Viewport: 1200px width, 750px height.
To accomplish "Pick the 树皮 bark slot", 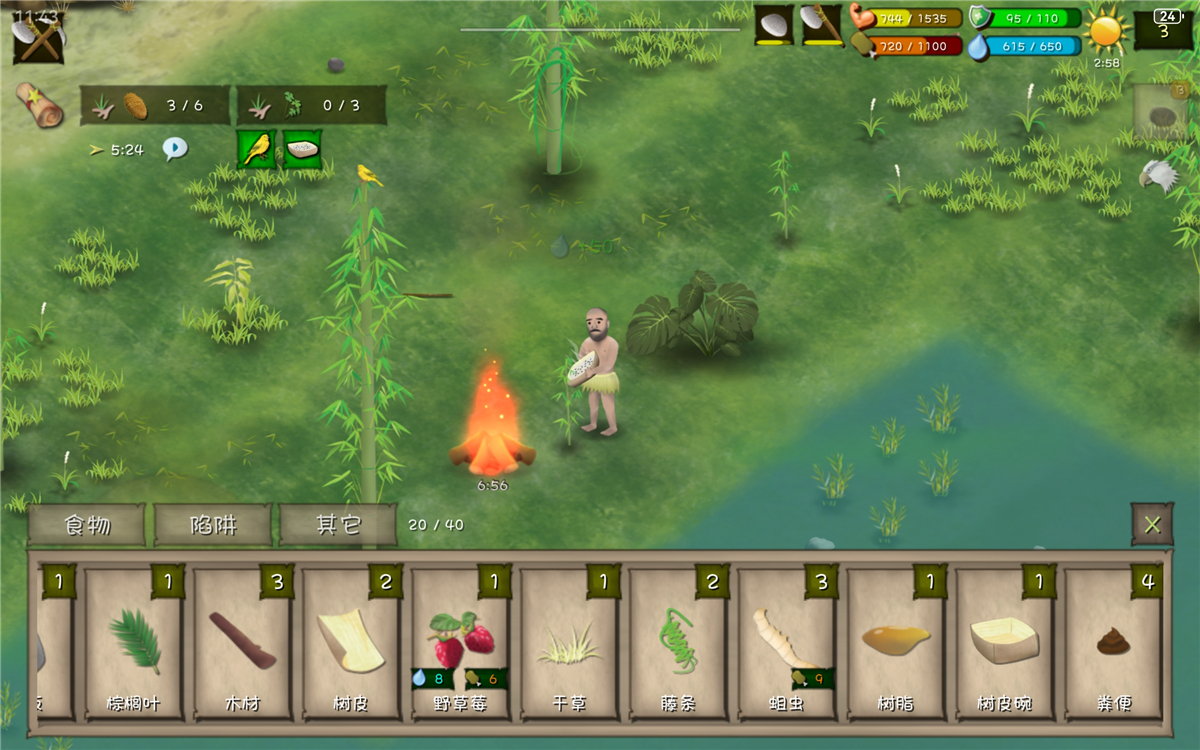I will point(352,644).
